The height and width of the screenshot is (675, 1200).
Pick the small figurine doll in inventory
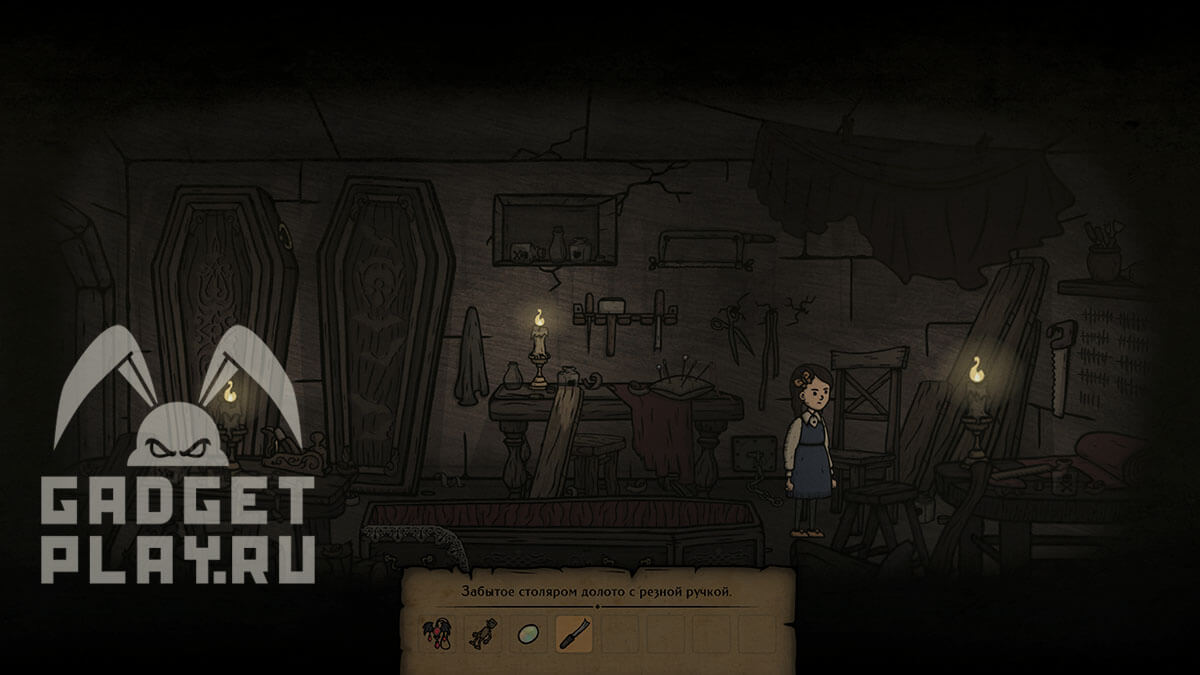482,633
